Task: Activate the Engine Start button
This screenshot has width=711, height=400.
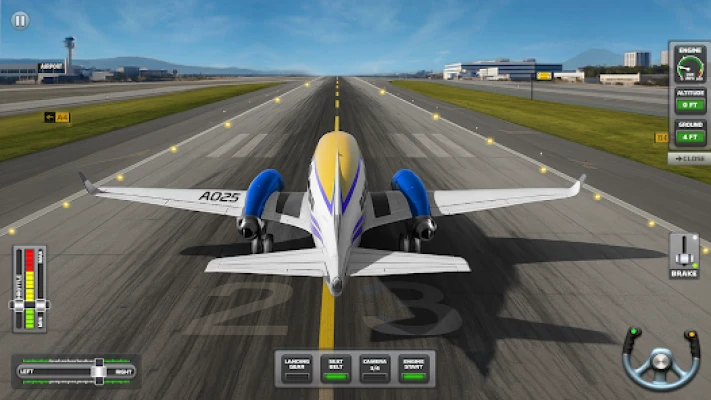Action: click(413, 366)
